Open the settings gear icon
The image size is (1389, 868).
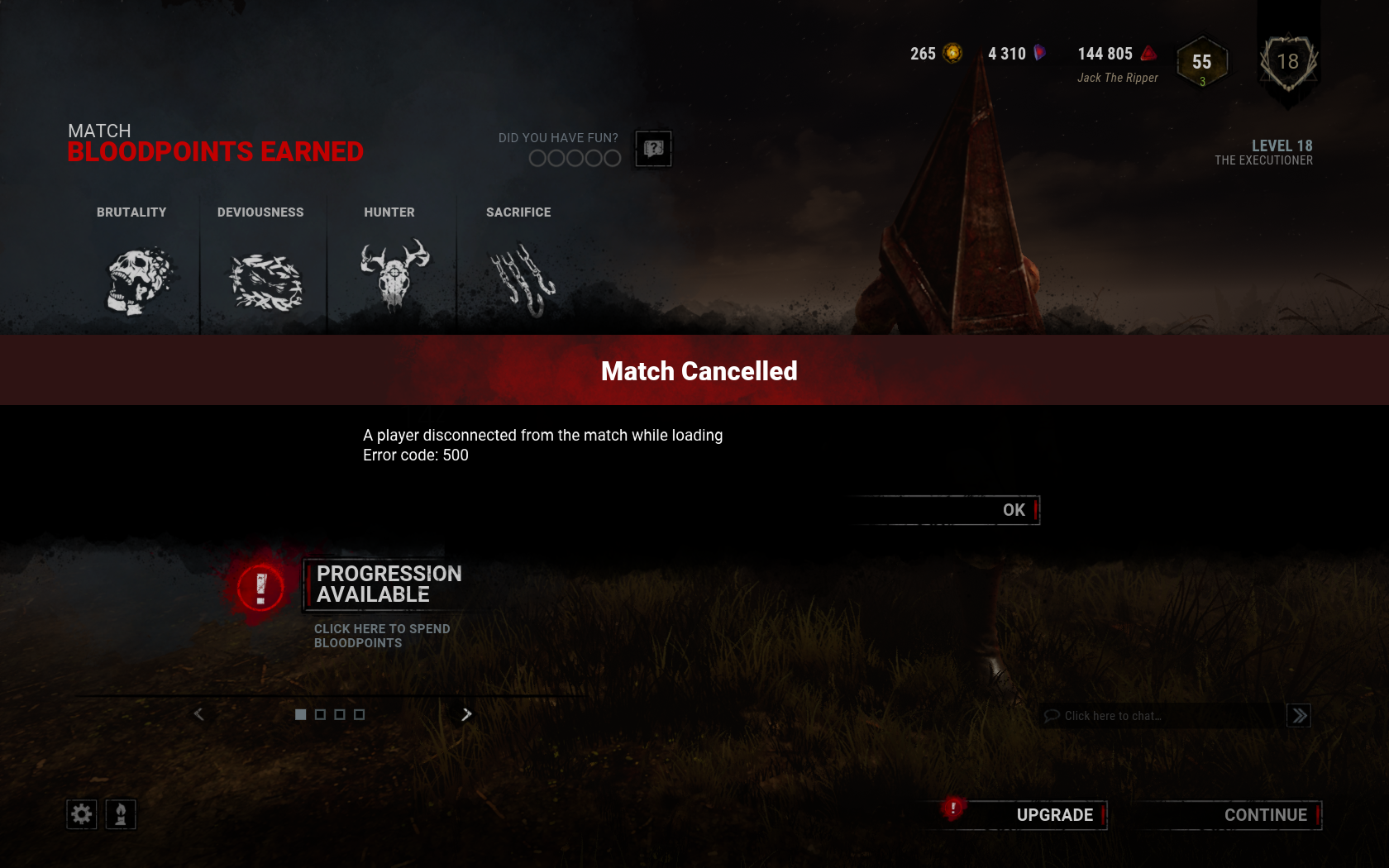point(81,814)
